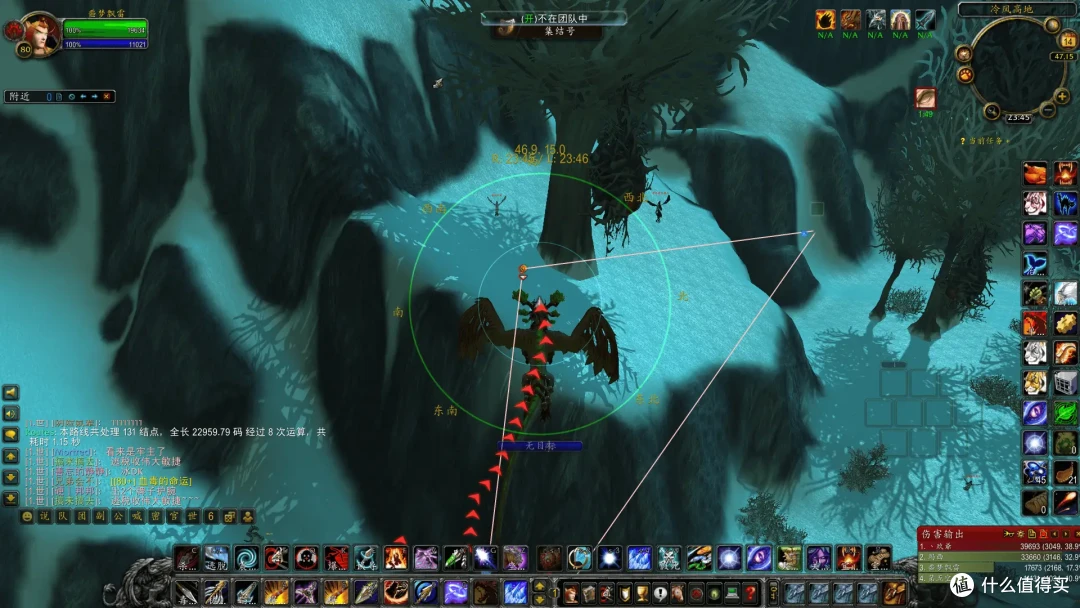Close the 附近 nearby panel
Viewport: 1080px width, 608px height.
coord(108,97)
